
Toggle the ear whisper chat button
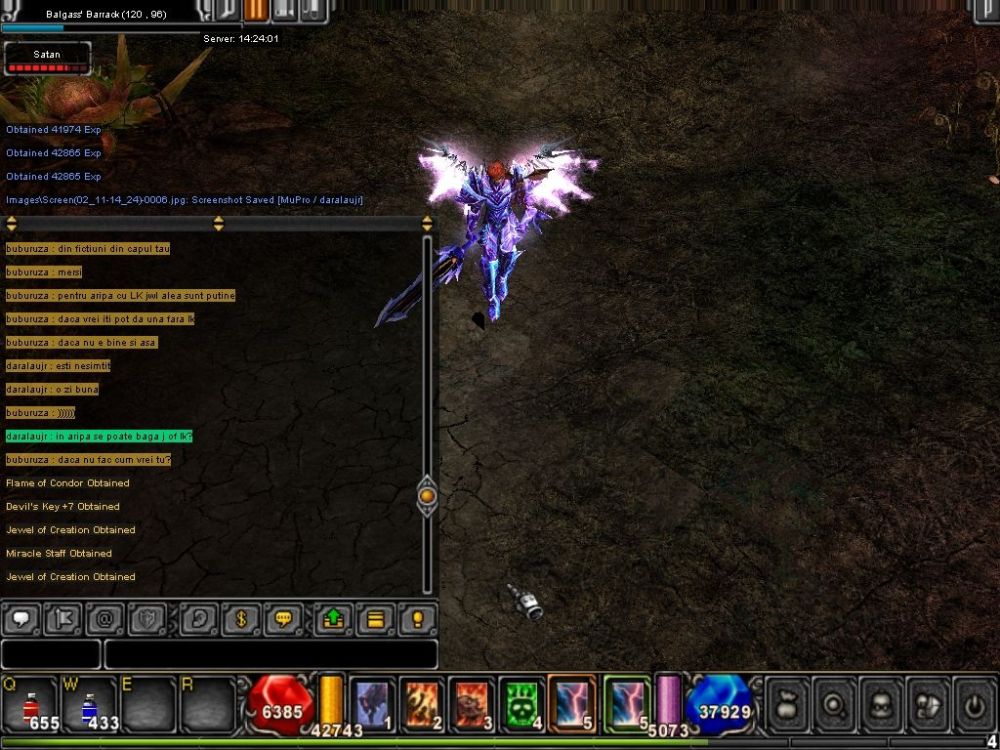click(x=200, y=620)
